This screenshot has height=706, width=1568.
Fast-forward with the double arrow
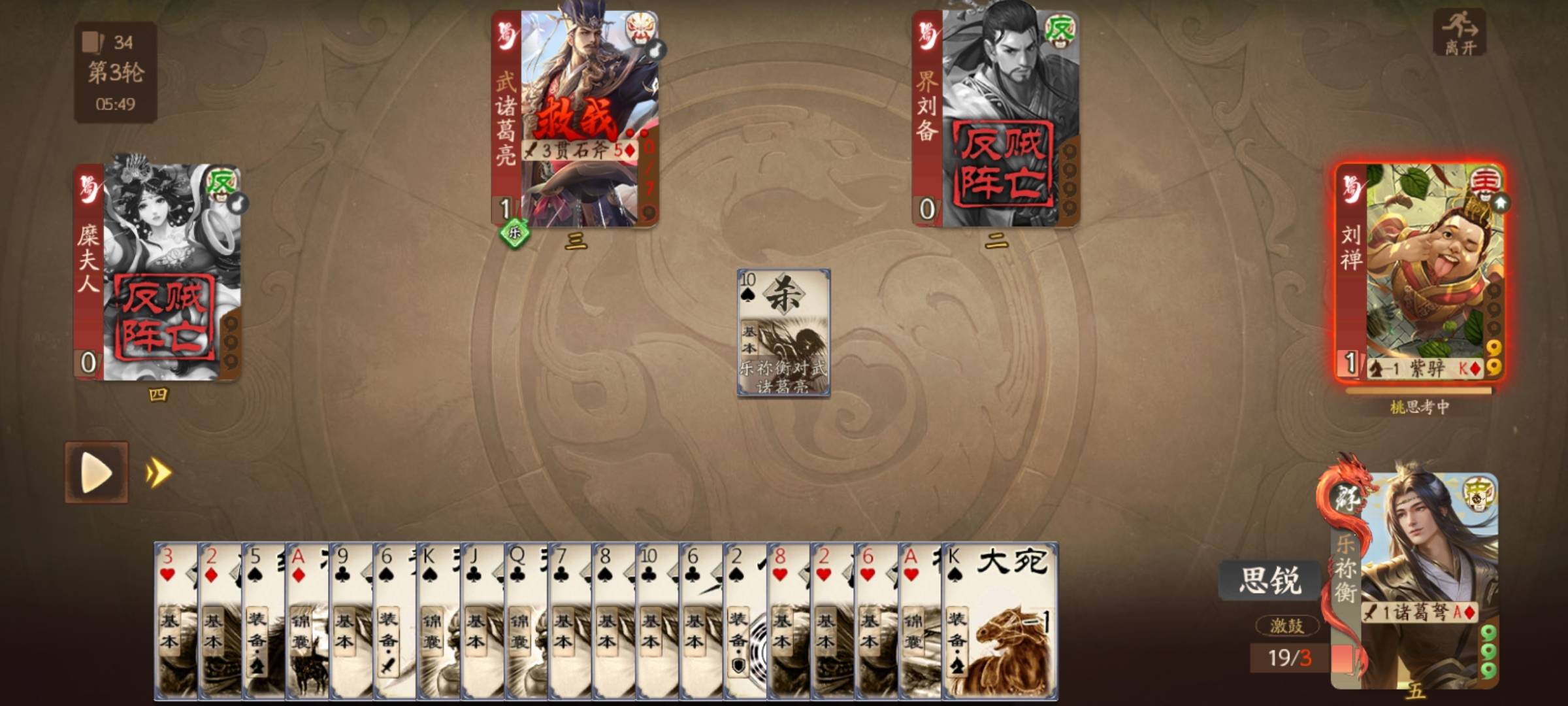click(x=159, y=473)
